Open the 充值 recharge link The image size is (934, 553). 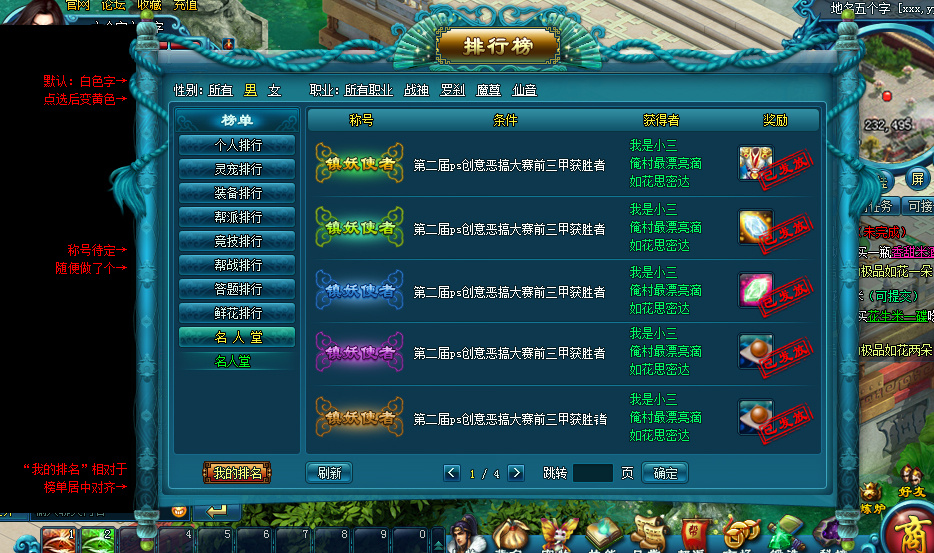pyautogui.click(x=185, y=5)
